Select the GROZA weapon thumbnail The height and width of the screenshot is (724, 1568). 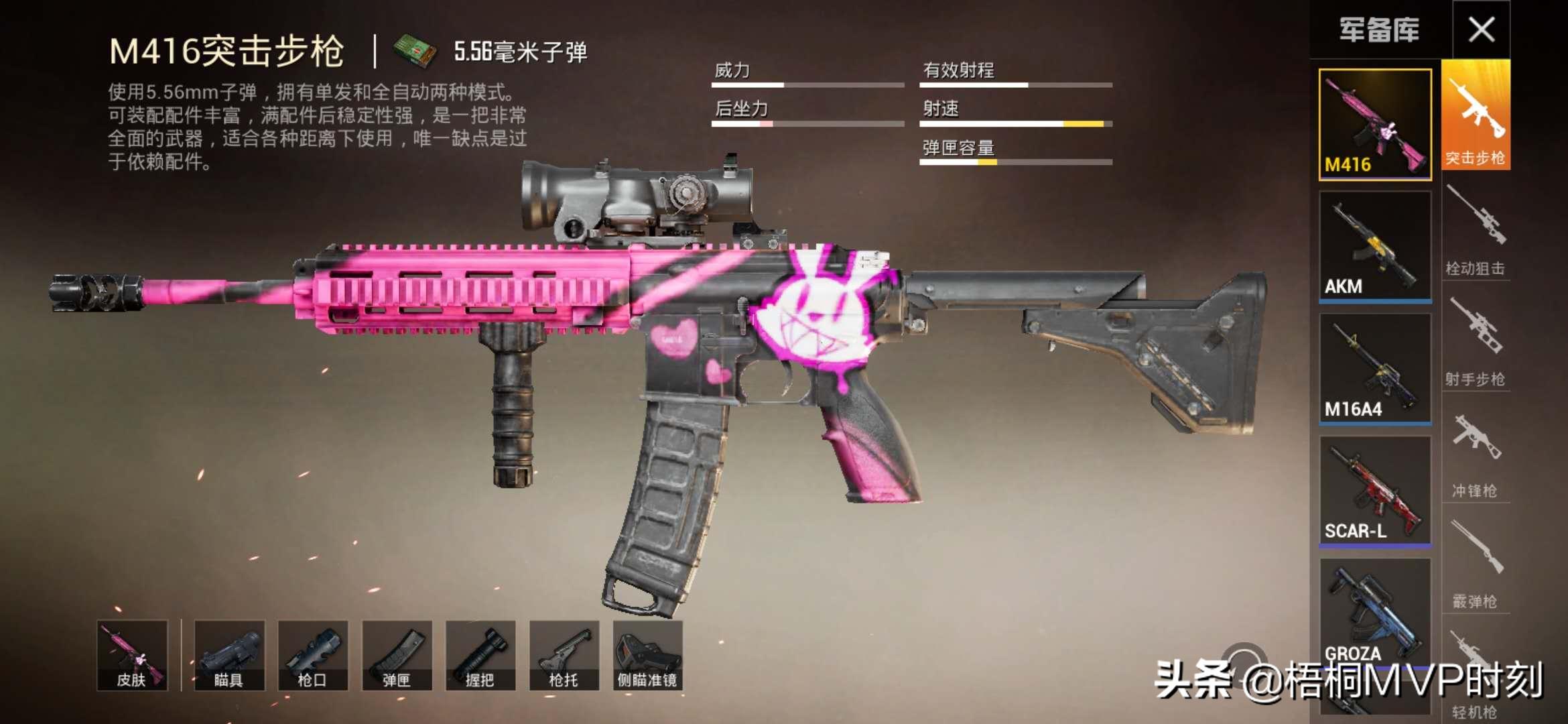point(1375,610)
